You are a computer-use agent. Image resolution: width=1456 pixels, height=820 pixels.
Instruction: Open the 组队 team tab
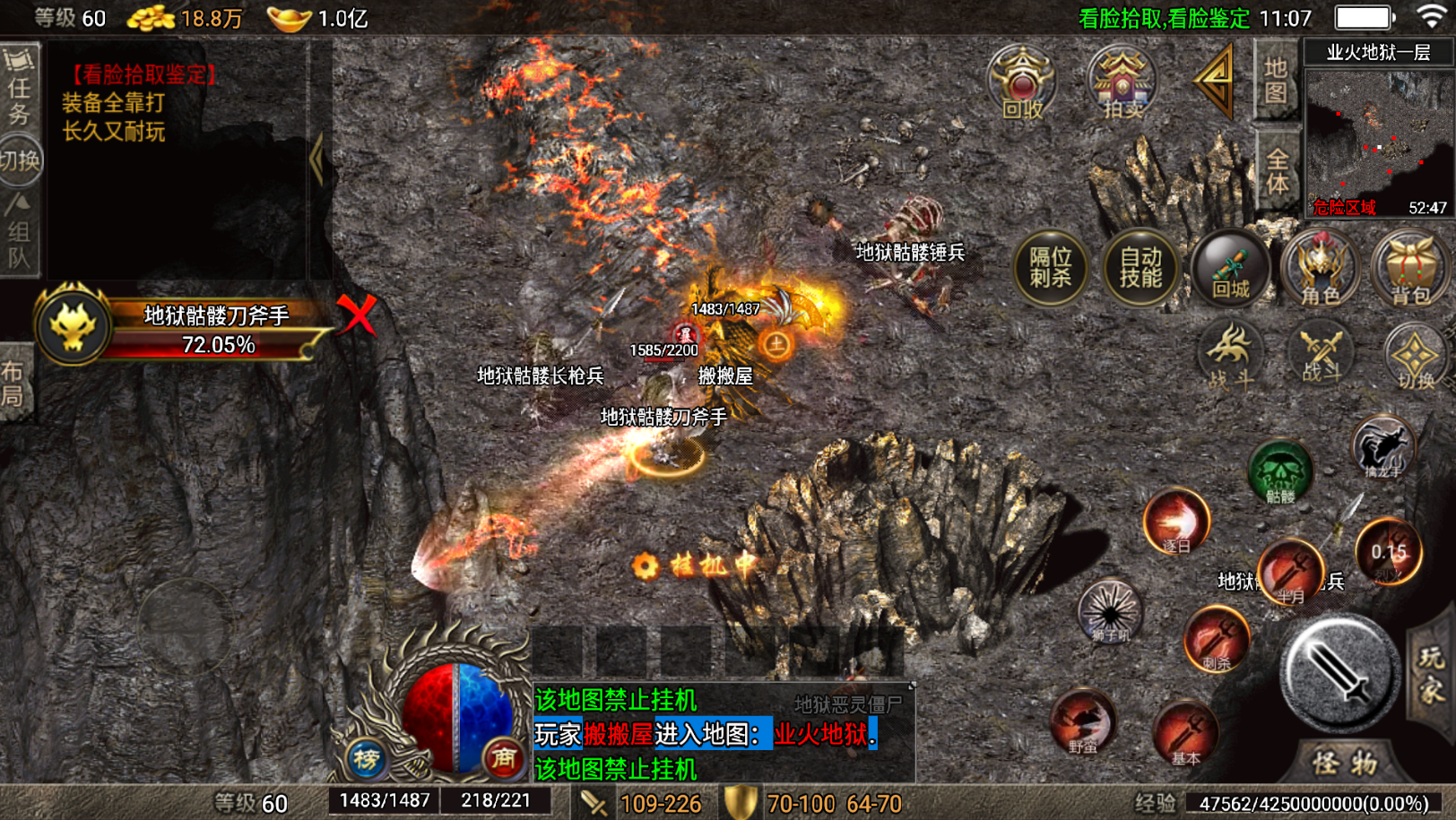click(19, 233)
